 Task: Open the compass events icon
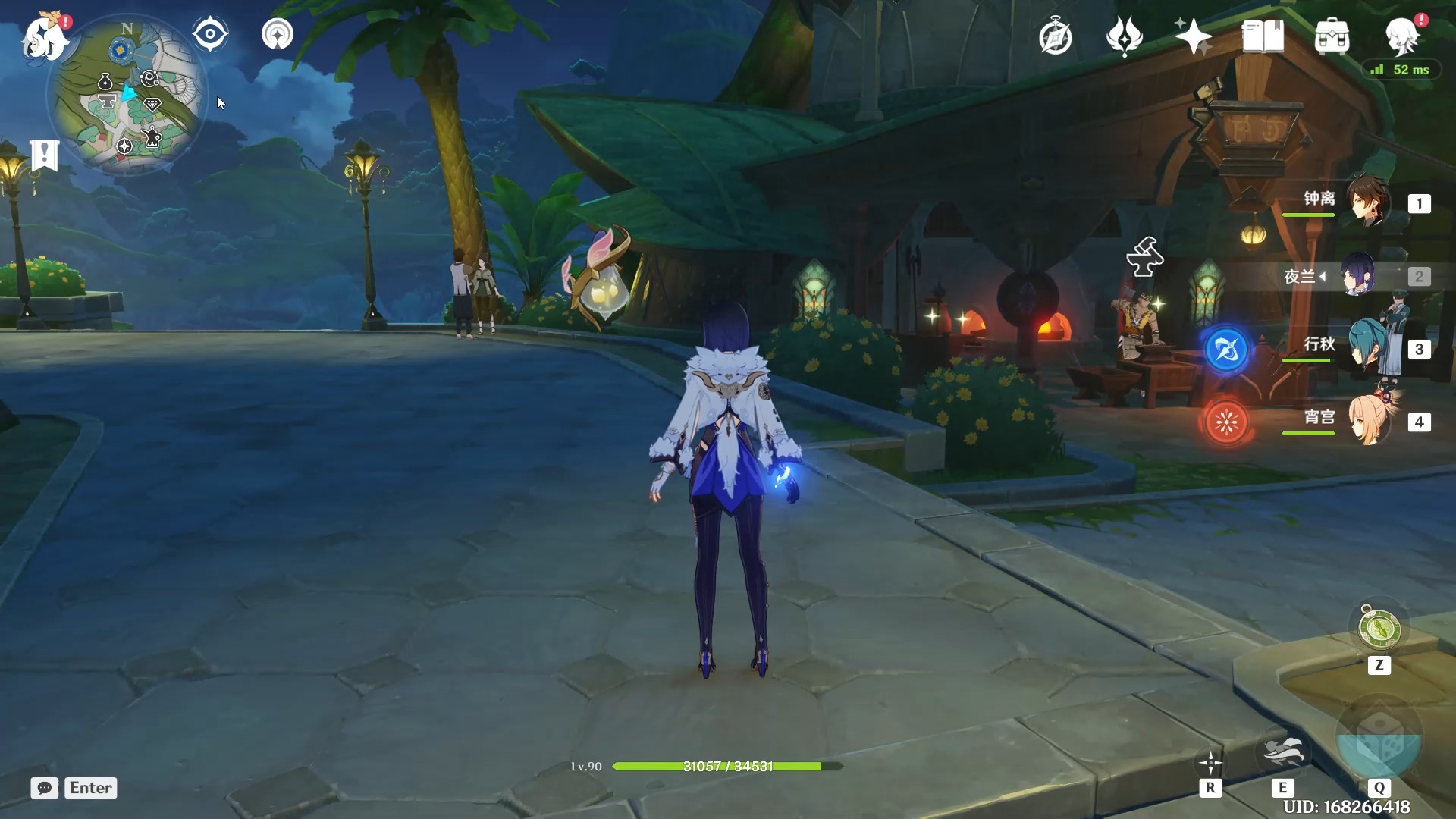pyautogui.click(x=1056, y=36)
